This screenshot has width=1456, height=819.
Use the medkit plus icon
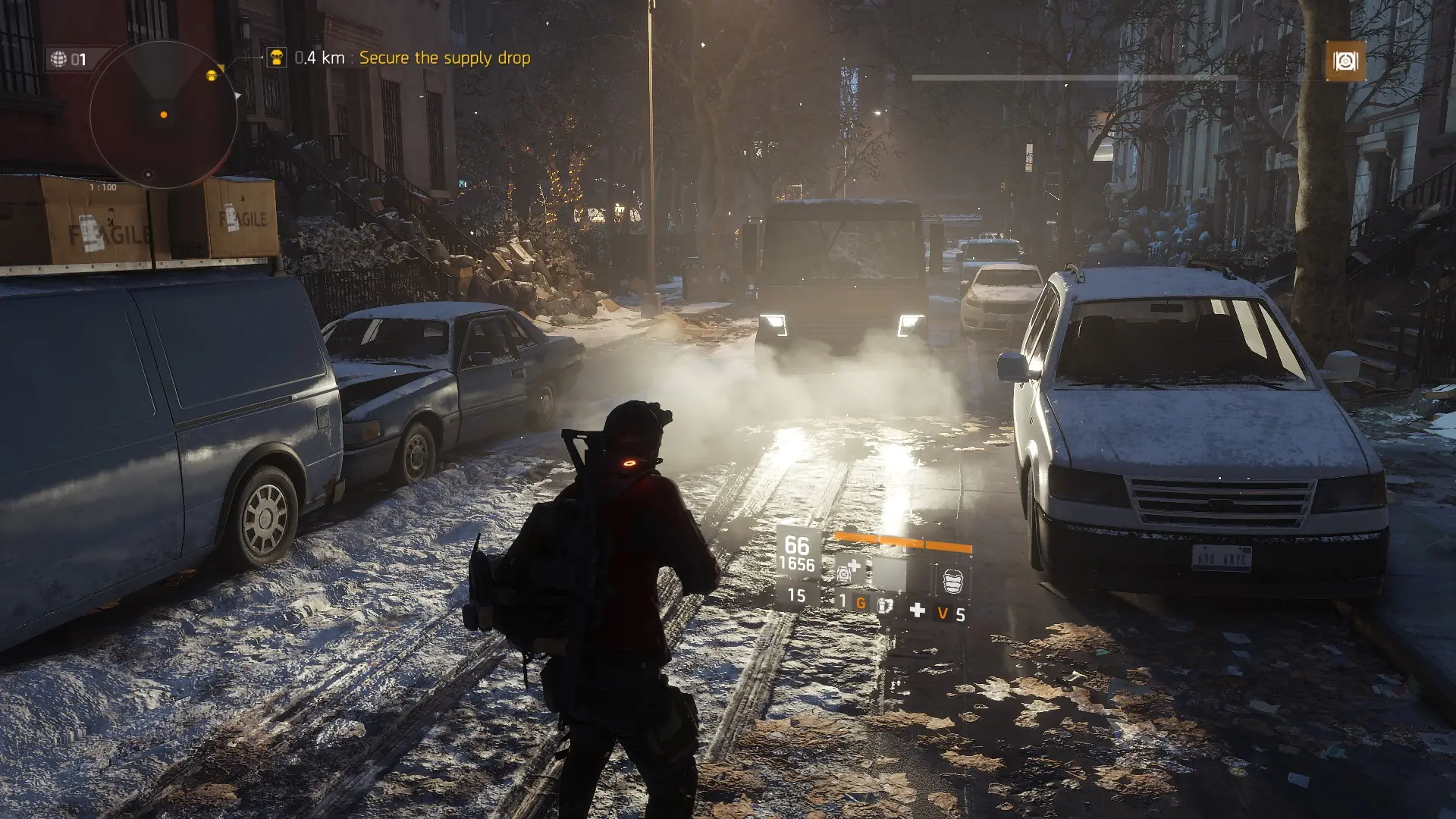917,610
